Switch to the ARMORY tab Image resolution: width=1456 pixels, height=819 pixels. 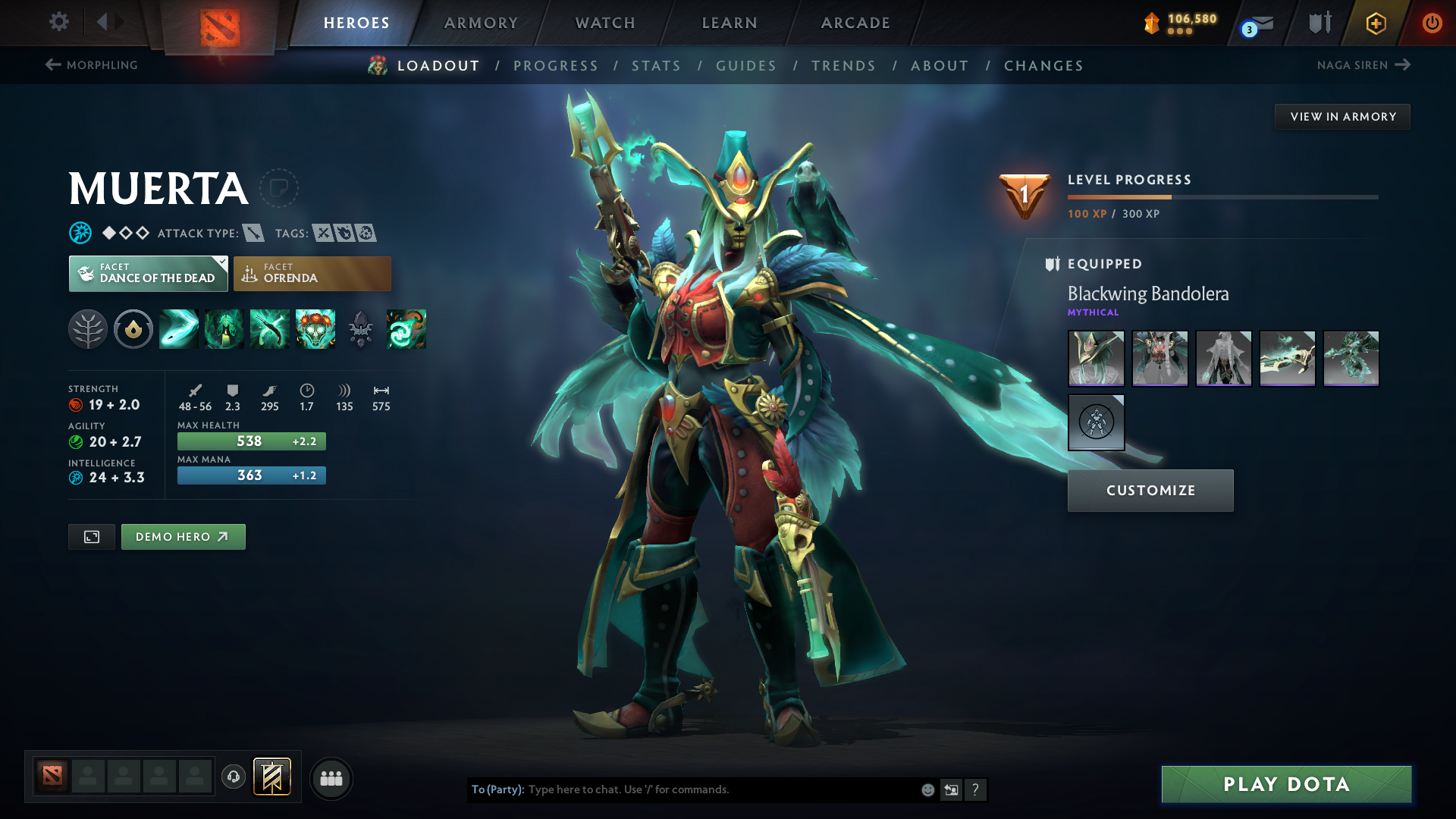click(x=481, y=23)
